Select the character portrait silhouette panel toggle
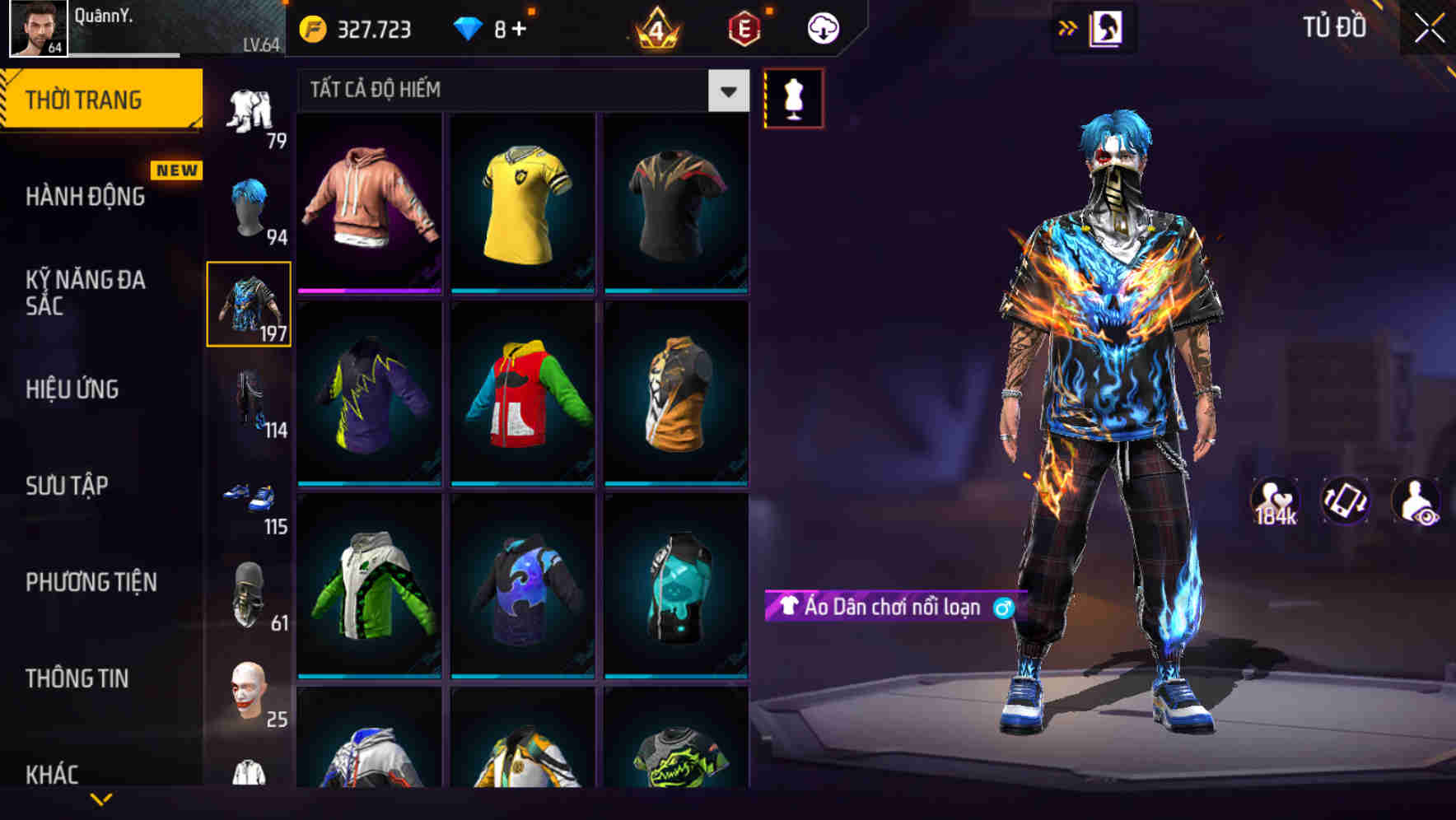Screen dimensions: 1456x820 [x=1104, y=26]
